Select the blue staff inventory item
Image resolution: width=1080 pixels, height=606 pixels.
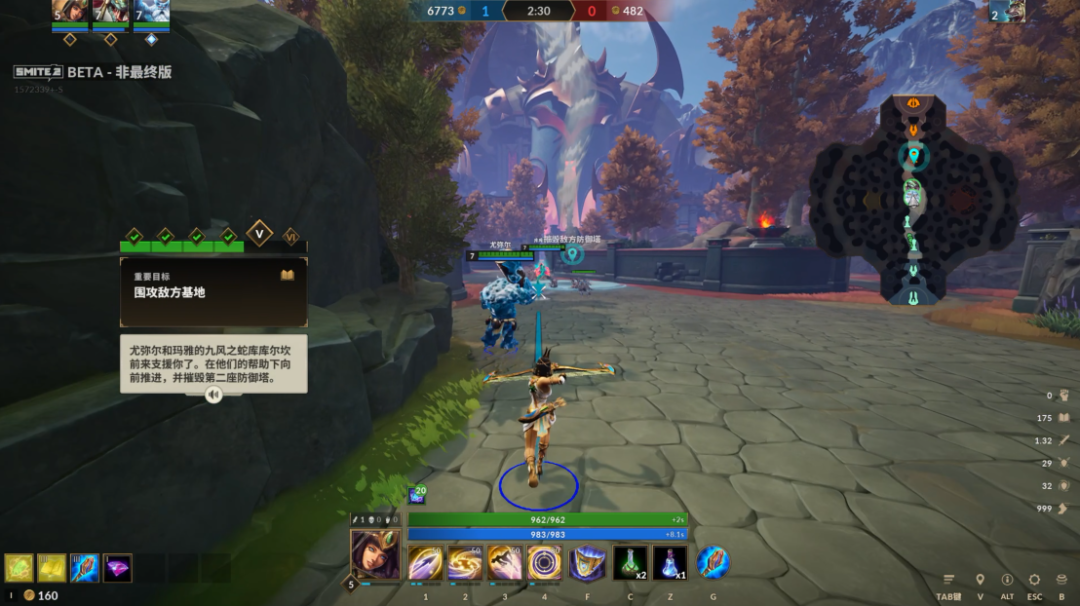coord(85,568)
